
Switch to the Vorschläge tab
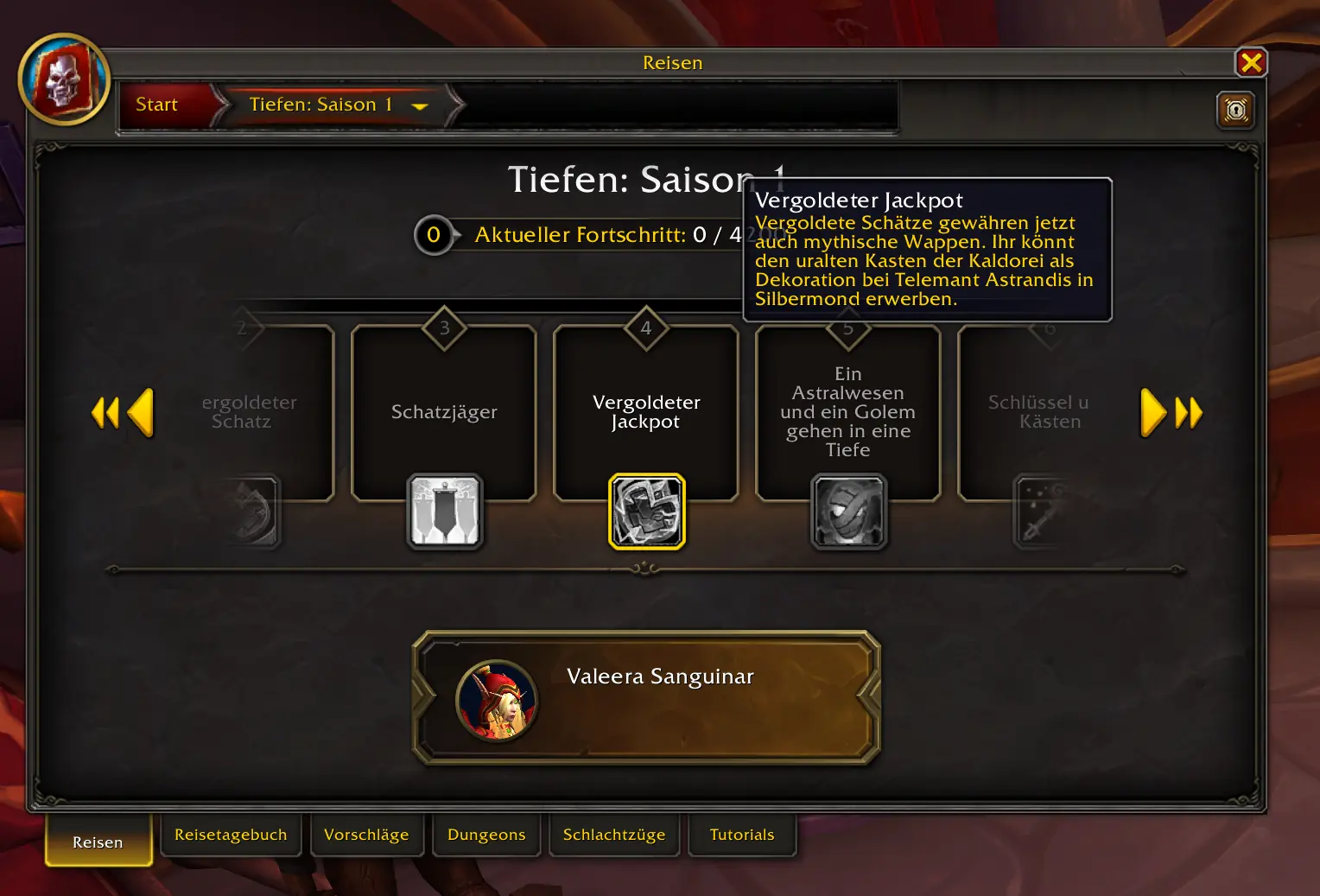tap(366, 835)
